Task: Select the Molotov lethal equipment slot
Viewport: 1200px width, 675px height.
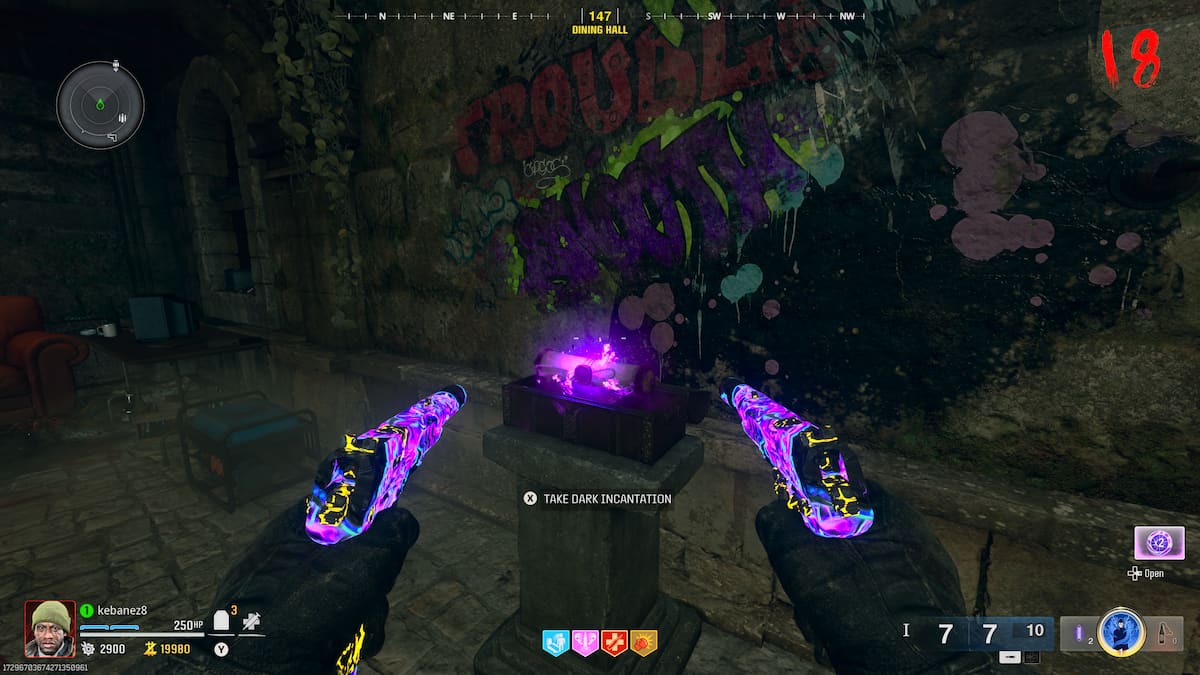Action: pos(1163,632)
